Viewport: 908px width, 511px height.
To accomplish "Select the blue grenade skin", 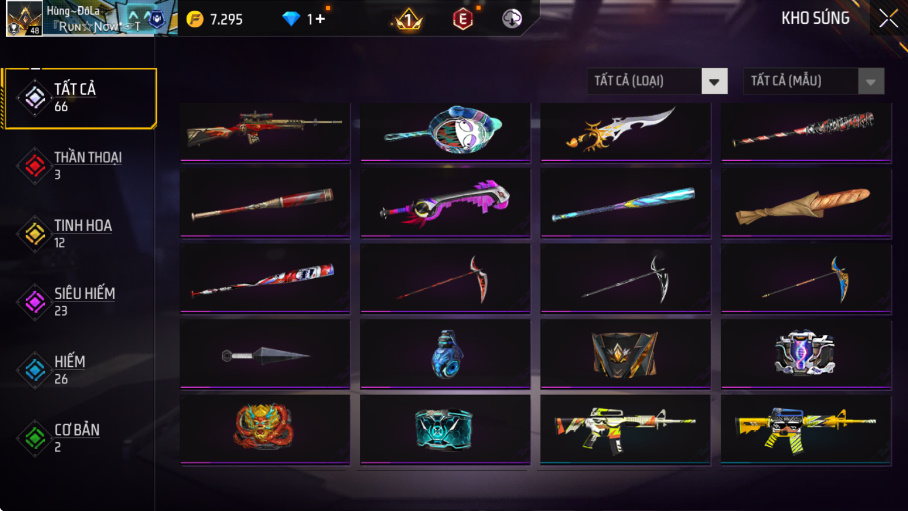I will (445, 354).
